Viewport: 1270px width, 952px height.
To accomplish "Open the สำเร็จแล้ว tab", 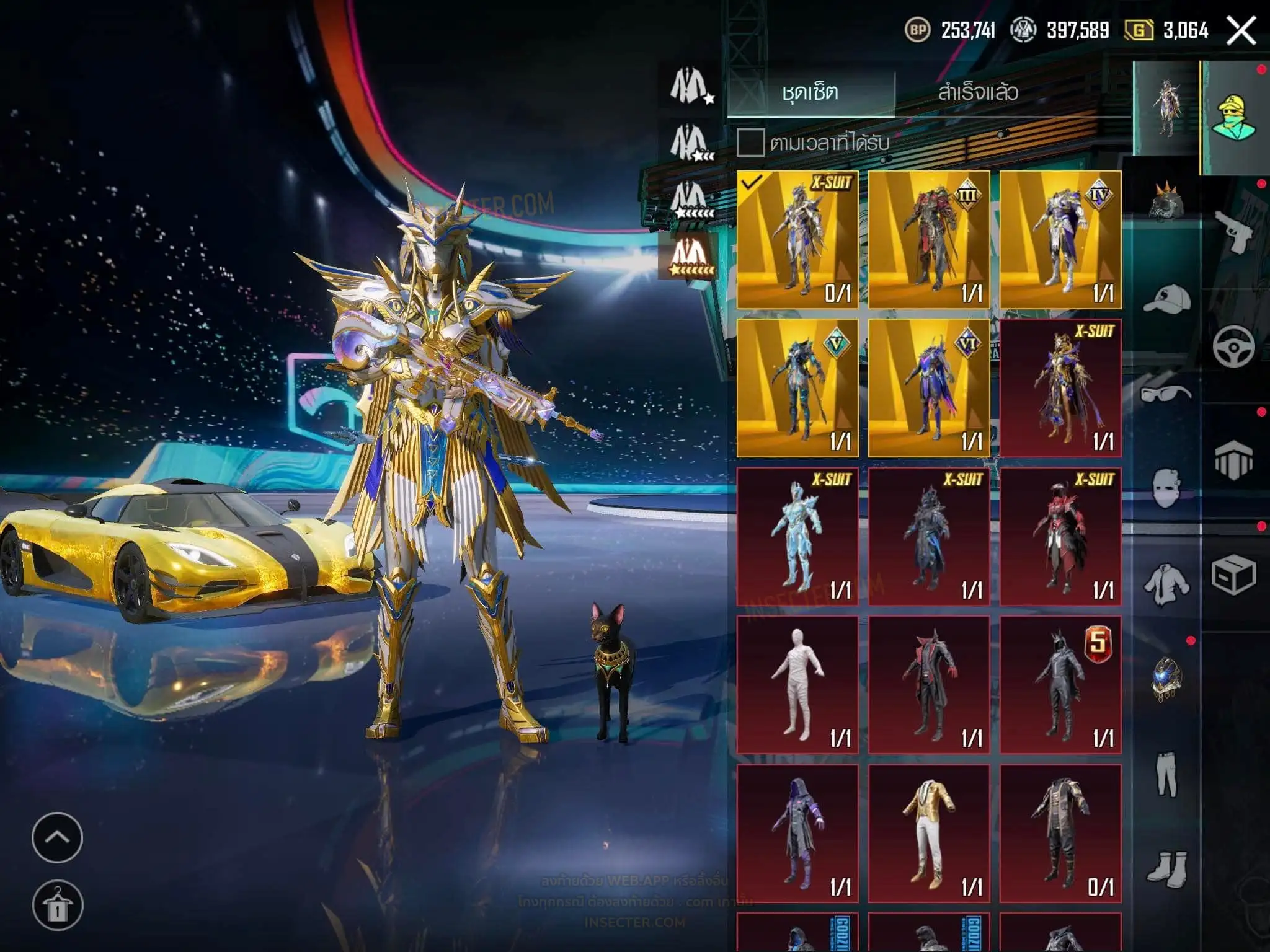I will coord(978,93).
